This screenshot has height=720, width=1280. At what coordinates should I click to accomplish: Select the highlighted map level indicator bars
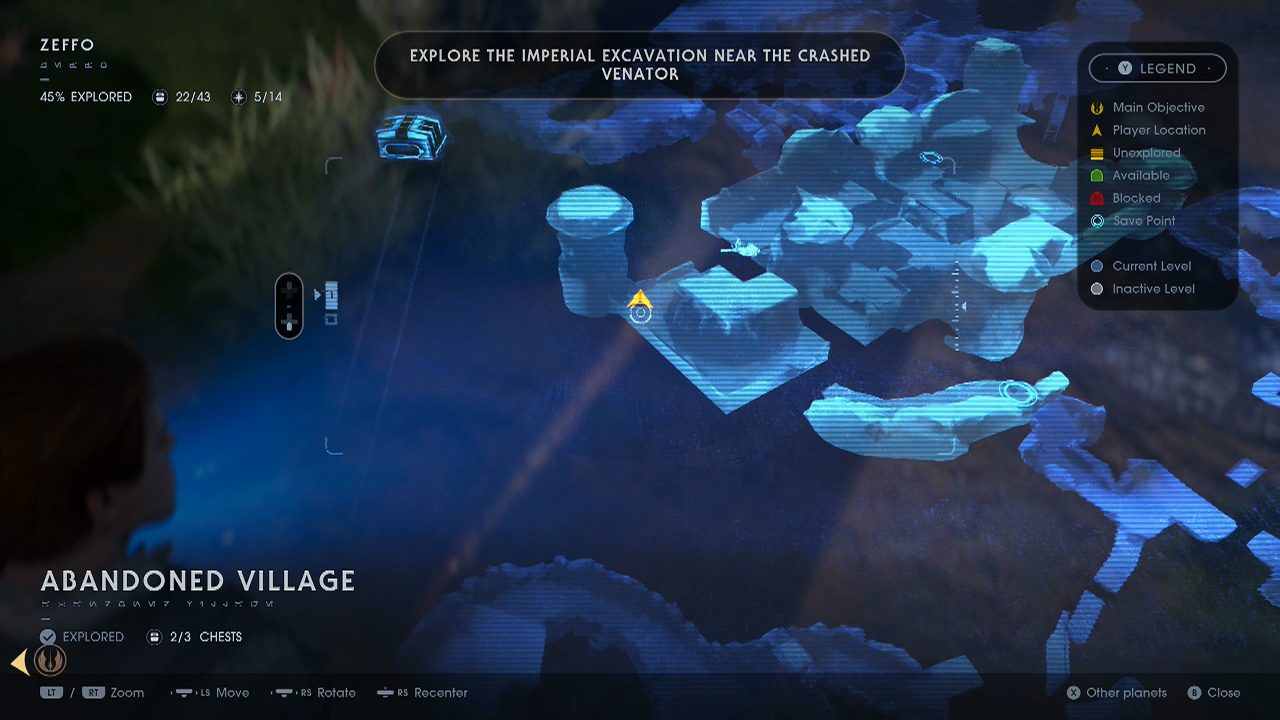pyautogui.click(x=331, y=295)
